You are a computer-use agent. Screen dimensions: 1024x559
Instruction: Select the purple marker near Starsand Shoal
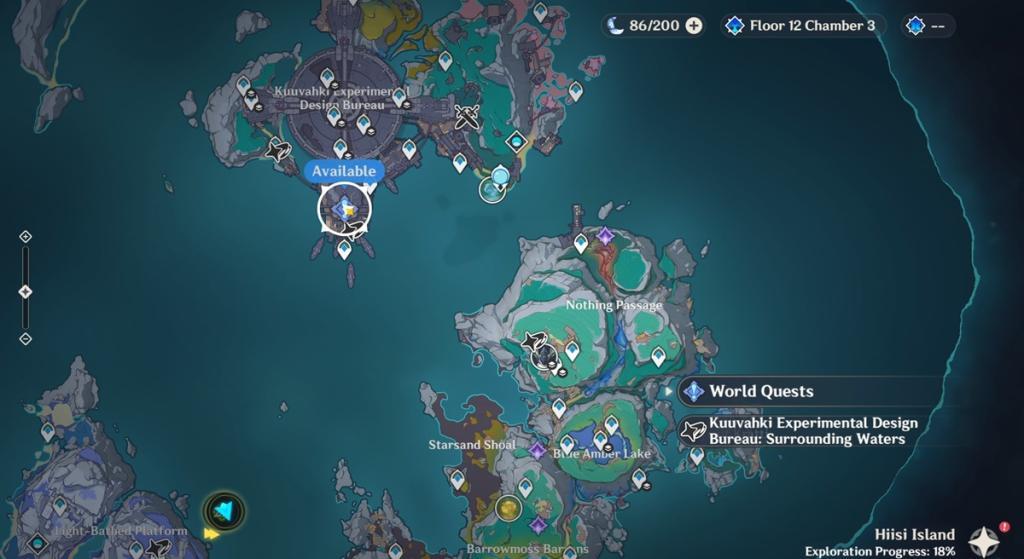tap(538, 451)
